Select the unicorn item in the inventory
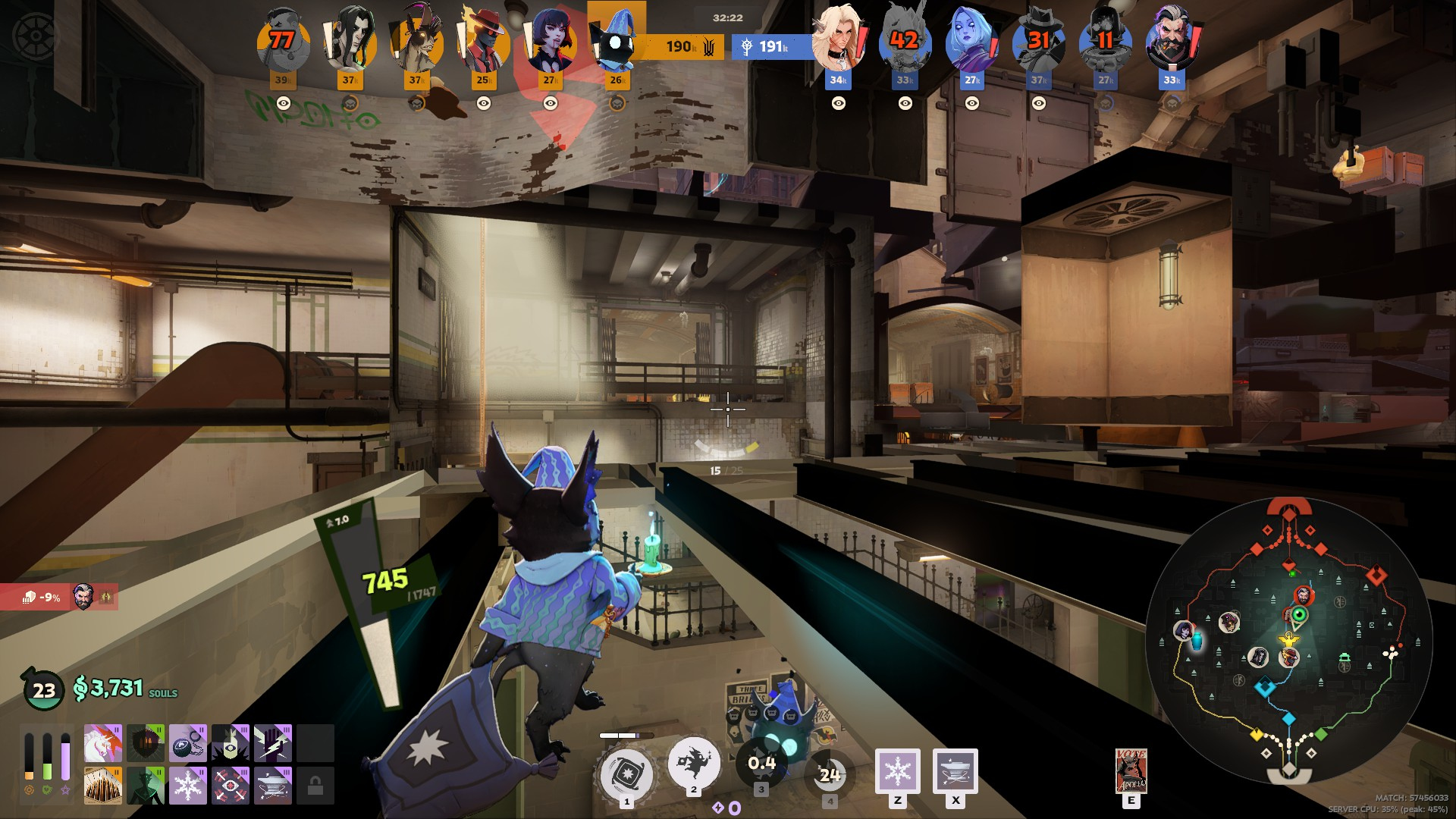Screen dimensions: 1456x819 point(102,743)
